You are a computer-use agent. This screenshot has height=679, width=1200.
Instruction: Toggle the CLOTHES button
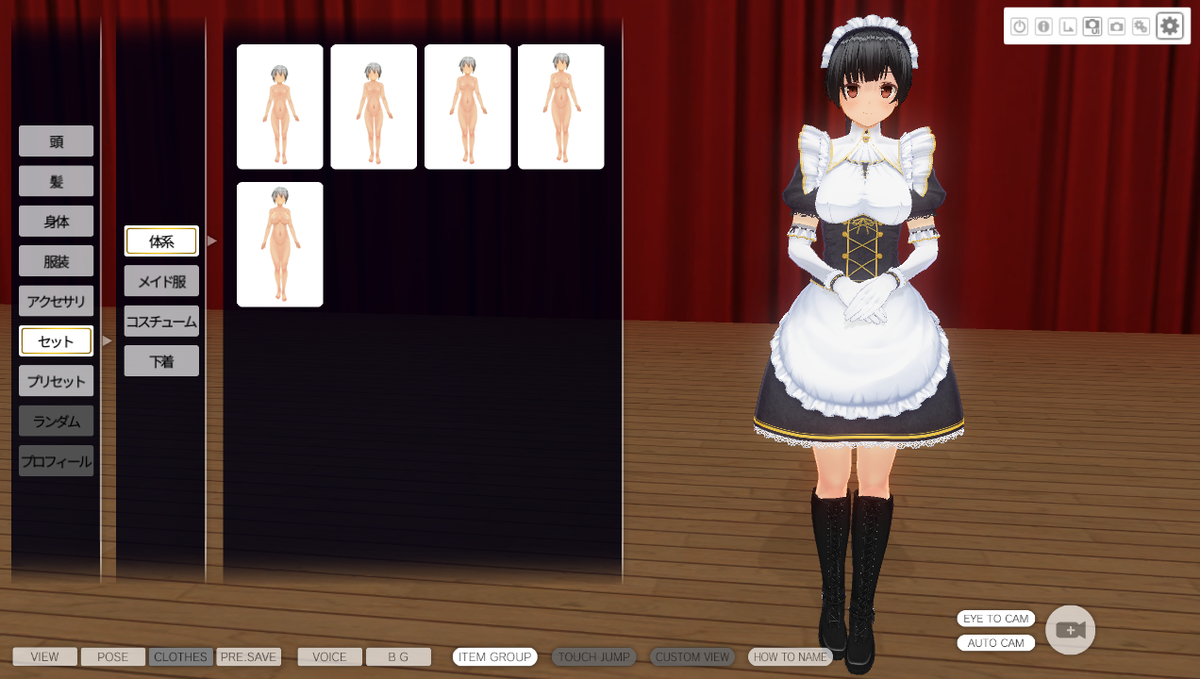pyautogui.click(x=180, y=657)
